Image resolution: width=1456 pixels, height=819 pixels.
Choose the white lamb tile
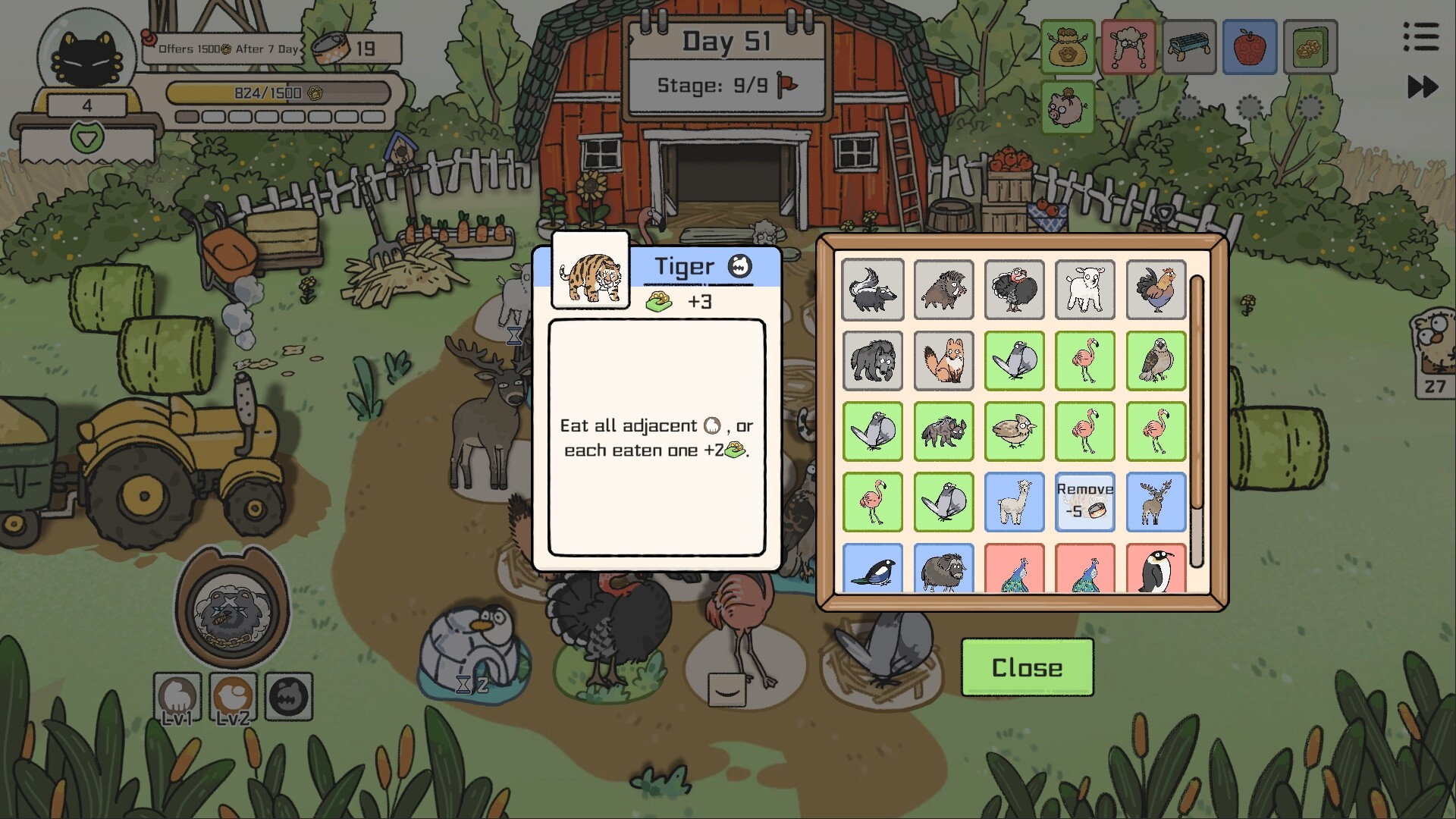tap(1084, 289)
